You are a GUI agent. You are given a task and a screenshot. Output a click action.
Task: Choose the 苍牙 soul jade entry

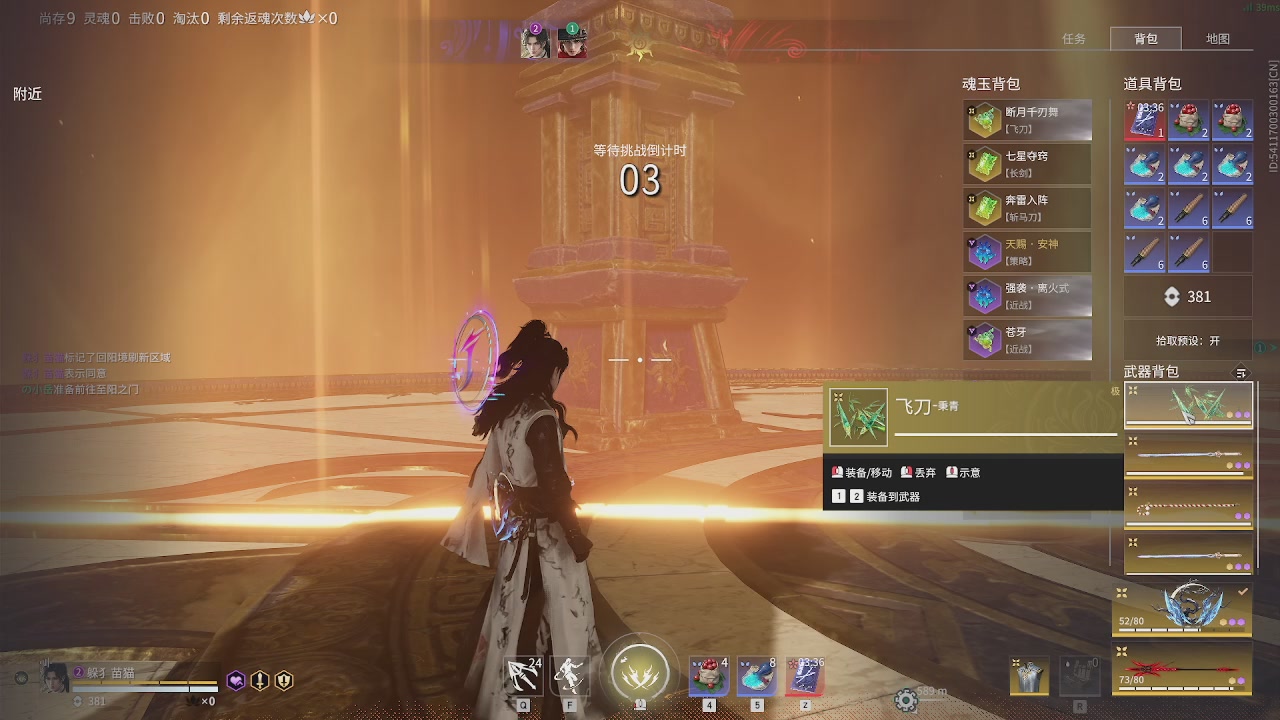[1027, 340]
